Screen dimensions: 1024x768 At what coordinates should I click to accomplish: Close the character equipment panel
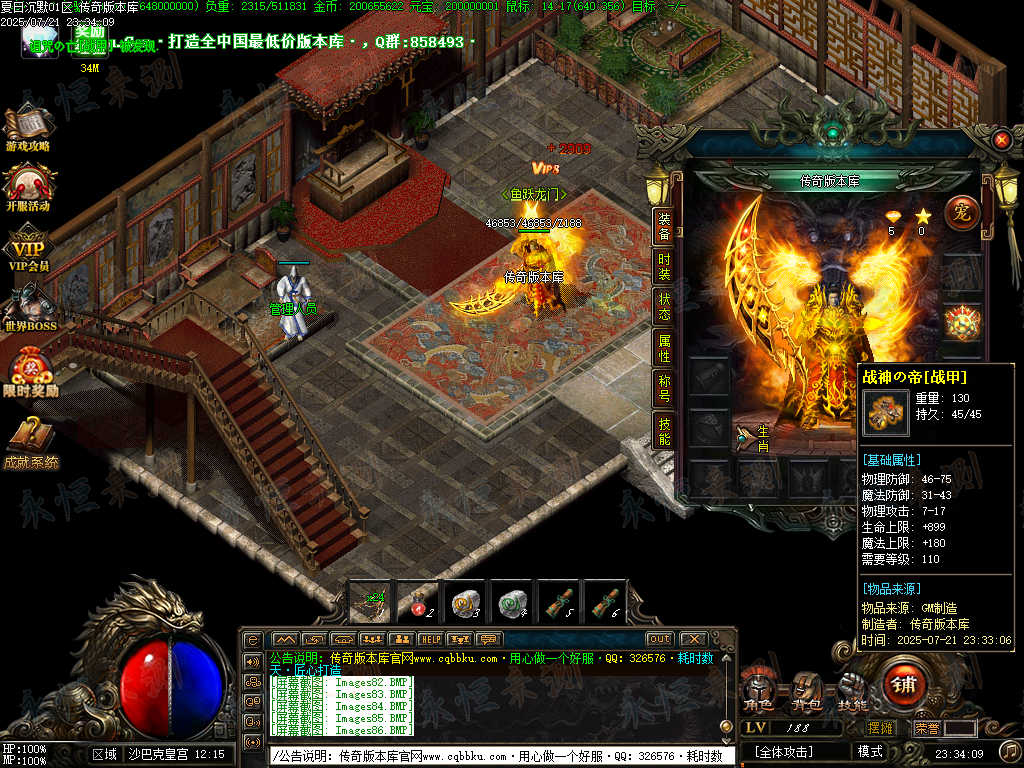(x=1001, y=141)
